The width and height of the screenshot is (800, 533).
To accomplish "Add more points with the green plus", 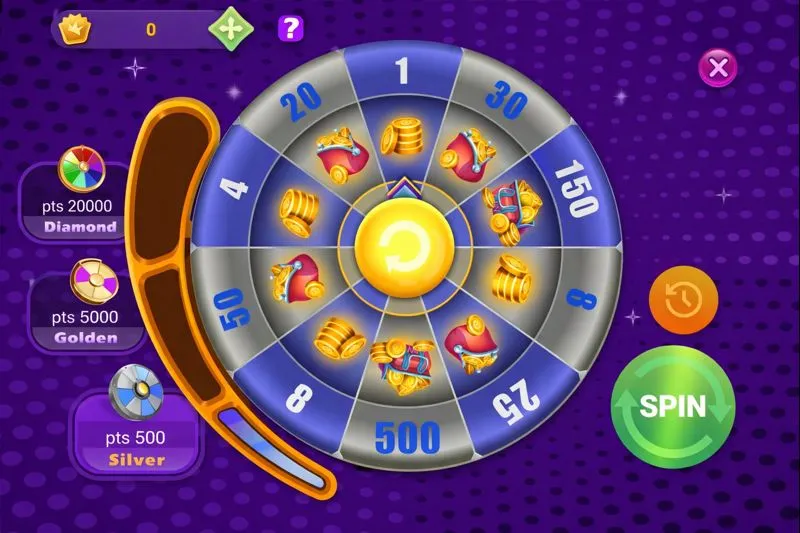I will coord(230,29).
